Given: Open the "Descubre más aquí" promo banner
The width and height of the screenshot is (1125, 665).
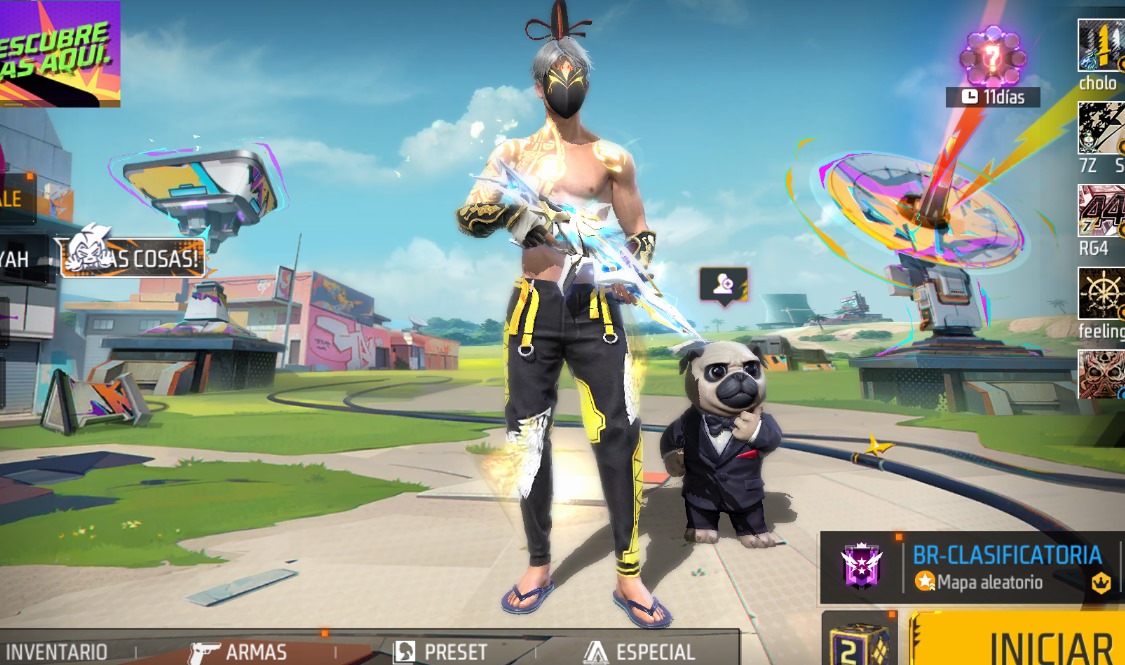Looking at the screenshot, I should [x=60, y=52].
